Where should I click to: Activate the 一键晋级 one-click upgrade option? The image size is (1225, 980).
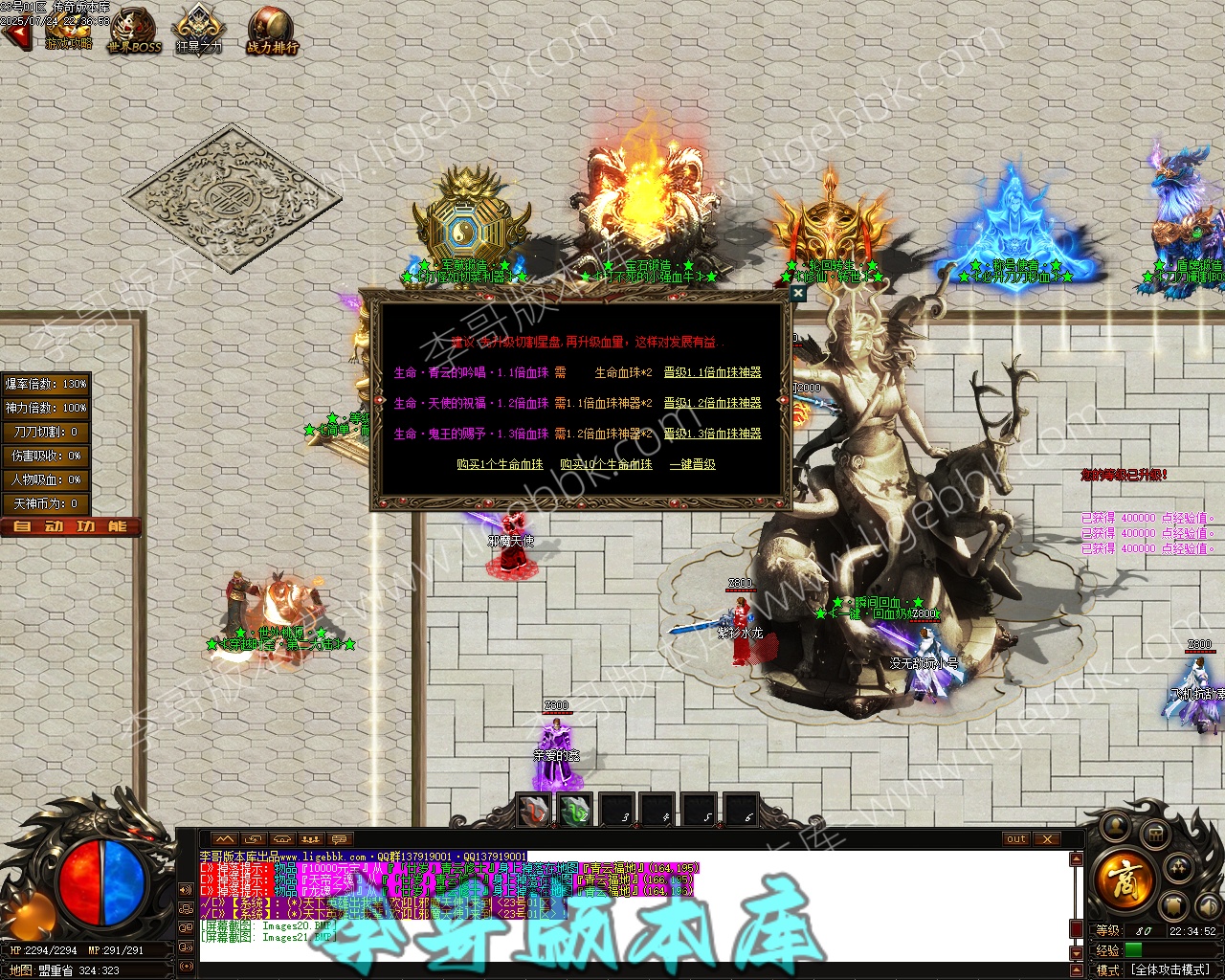pyautogui.click(x=692, y=465)
